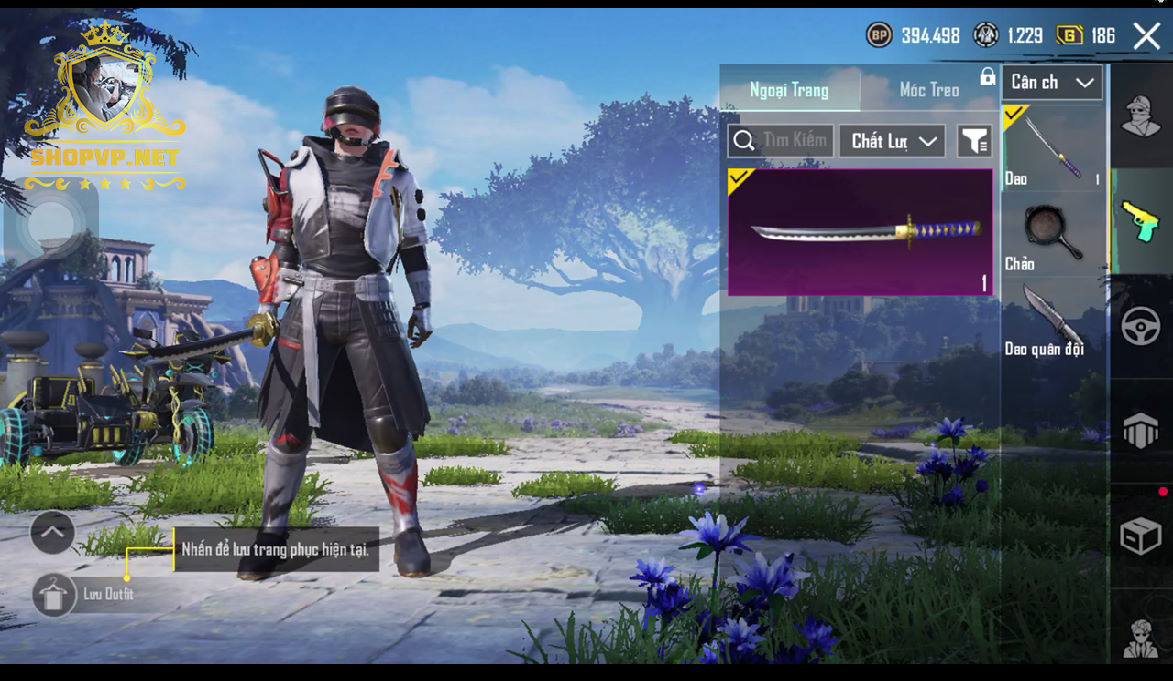Screen dimensions: 1173x681
Task: Expand the up-arrow circle button
Action: click(x=52, y=533)
